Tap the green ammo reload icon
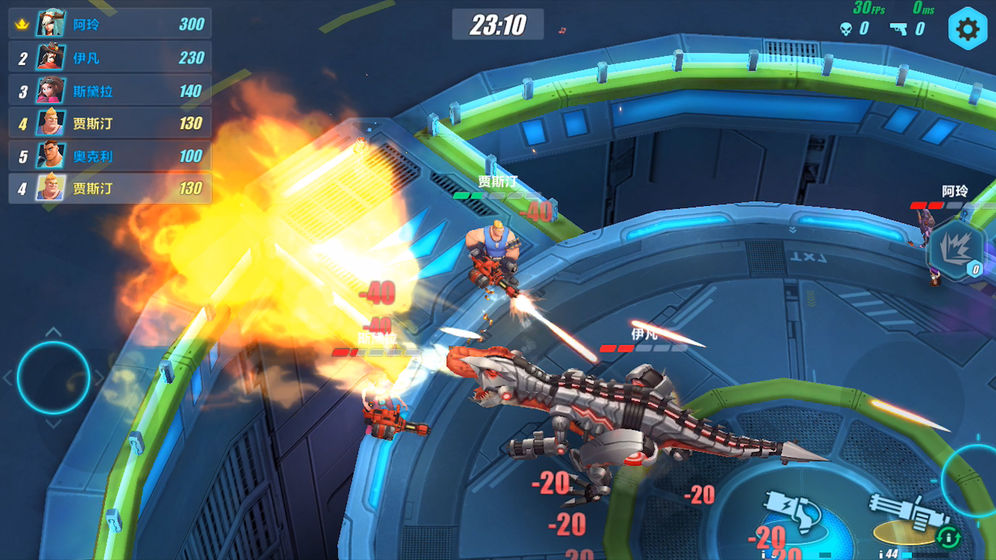The width and height of the screenshot is (996, 560). pos(947,536)
